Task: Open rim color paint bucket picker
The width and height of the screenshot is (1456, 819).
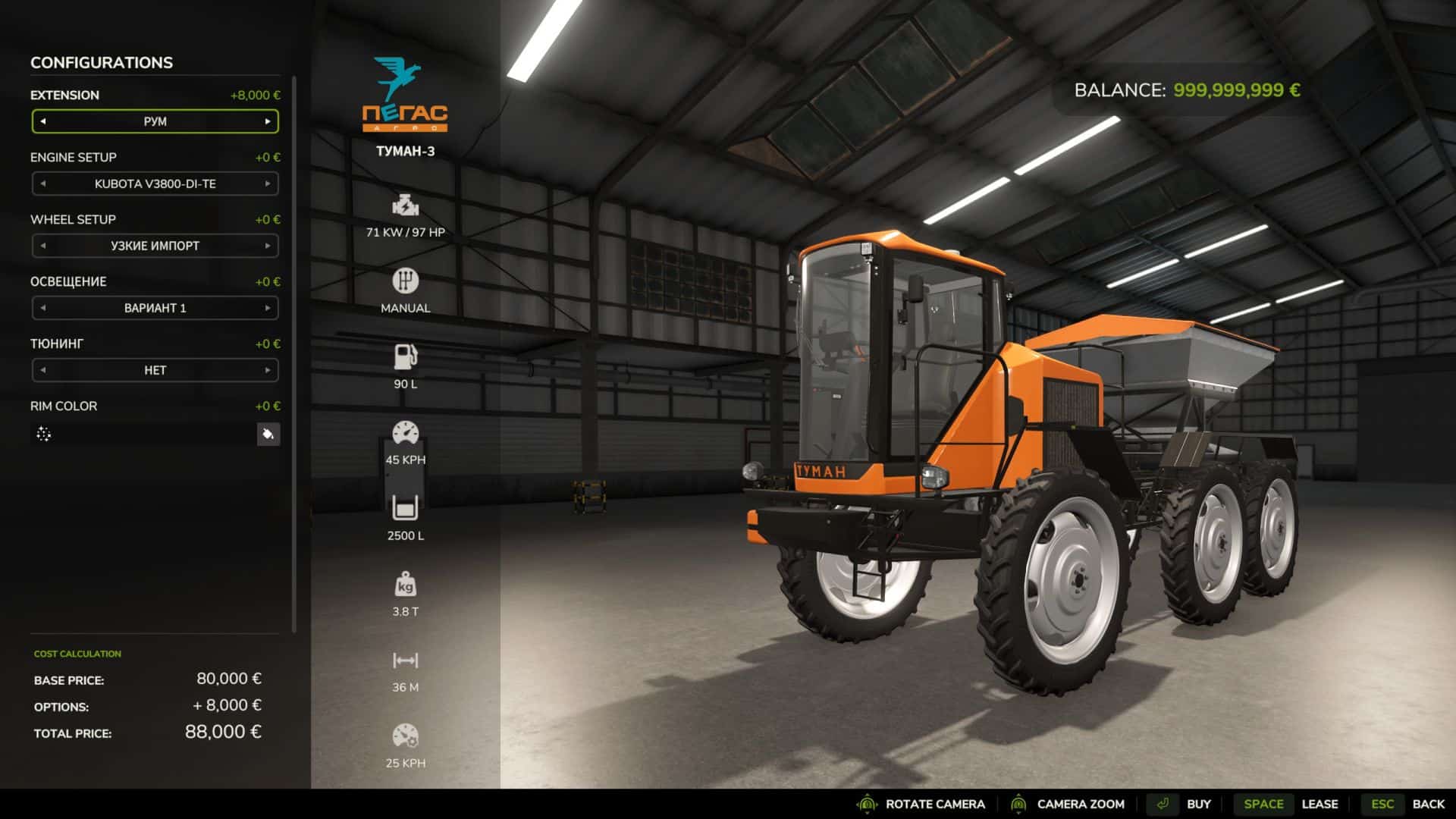Action: [268, 435]
